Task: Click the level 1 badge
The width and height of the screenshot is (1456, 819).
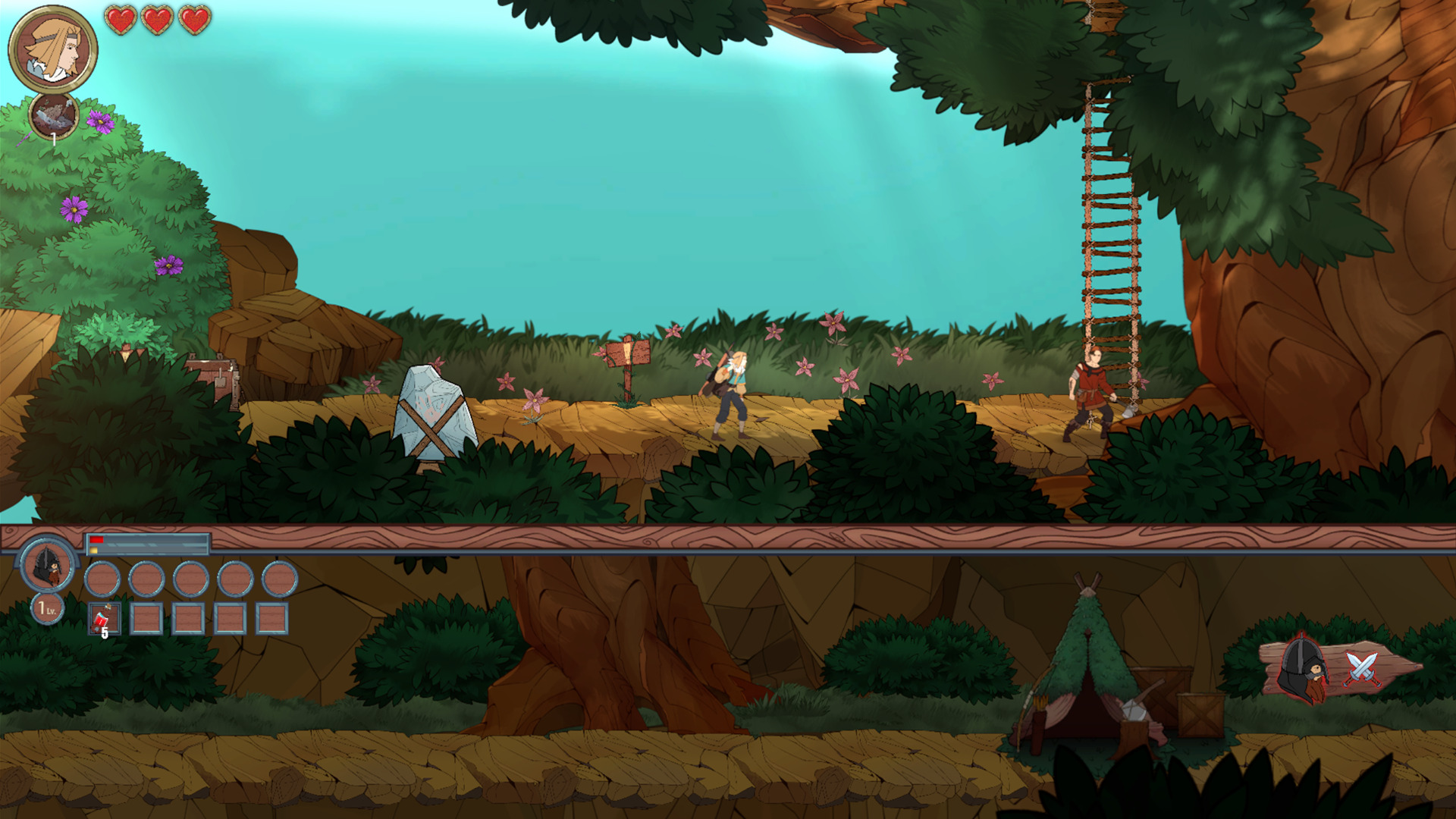Action: coord(47,608)
